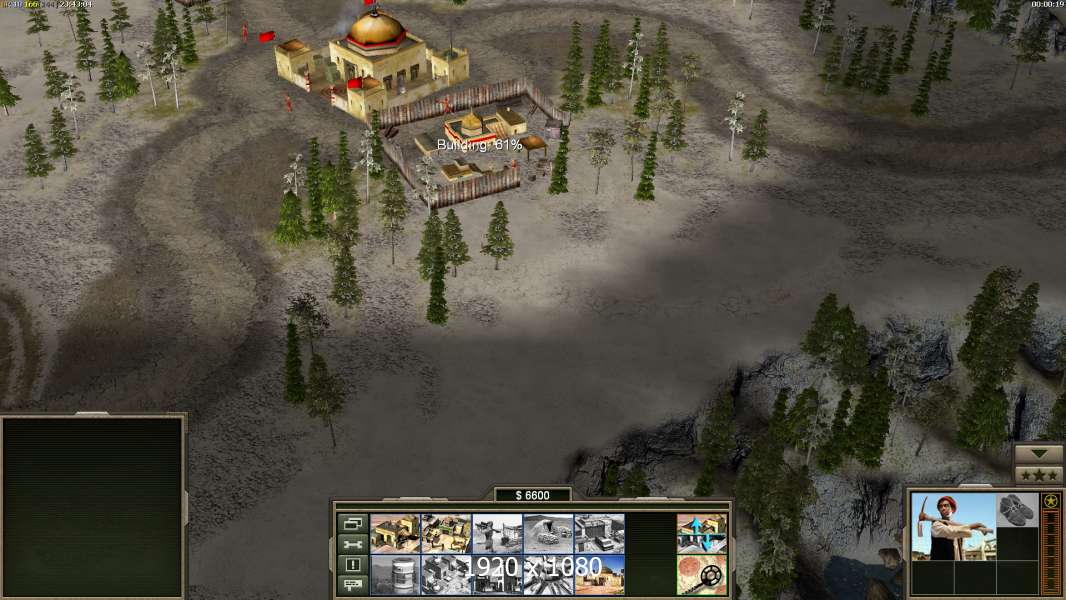
Task: Select the Tunnel Network build icon
Action: (x=548, y=534)
